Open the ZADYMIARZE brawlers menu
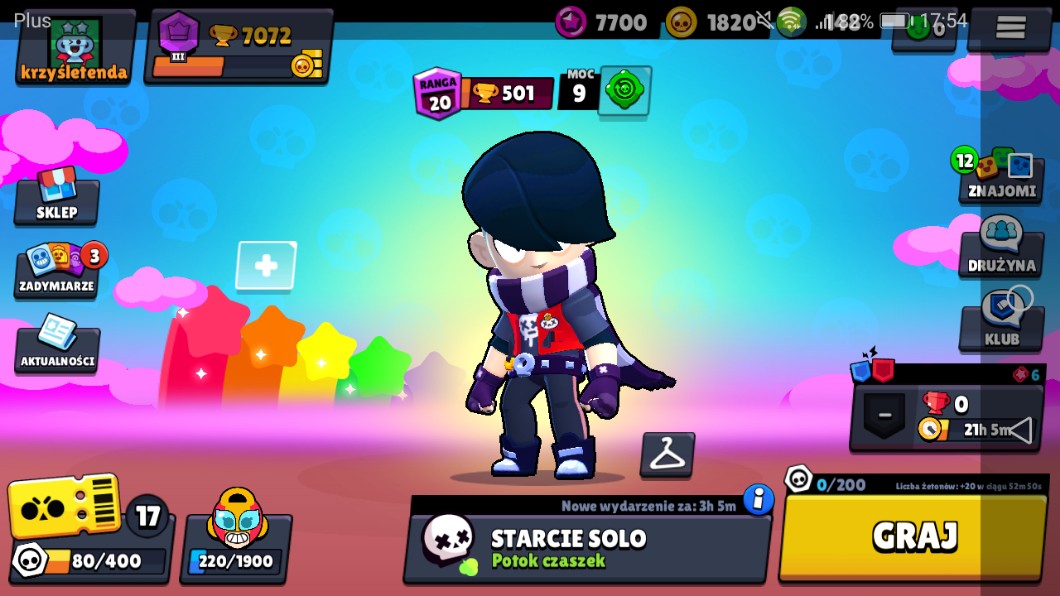The height and width of the screenshot is (596, 1060). click(57, 270)
